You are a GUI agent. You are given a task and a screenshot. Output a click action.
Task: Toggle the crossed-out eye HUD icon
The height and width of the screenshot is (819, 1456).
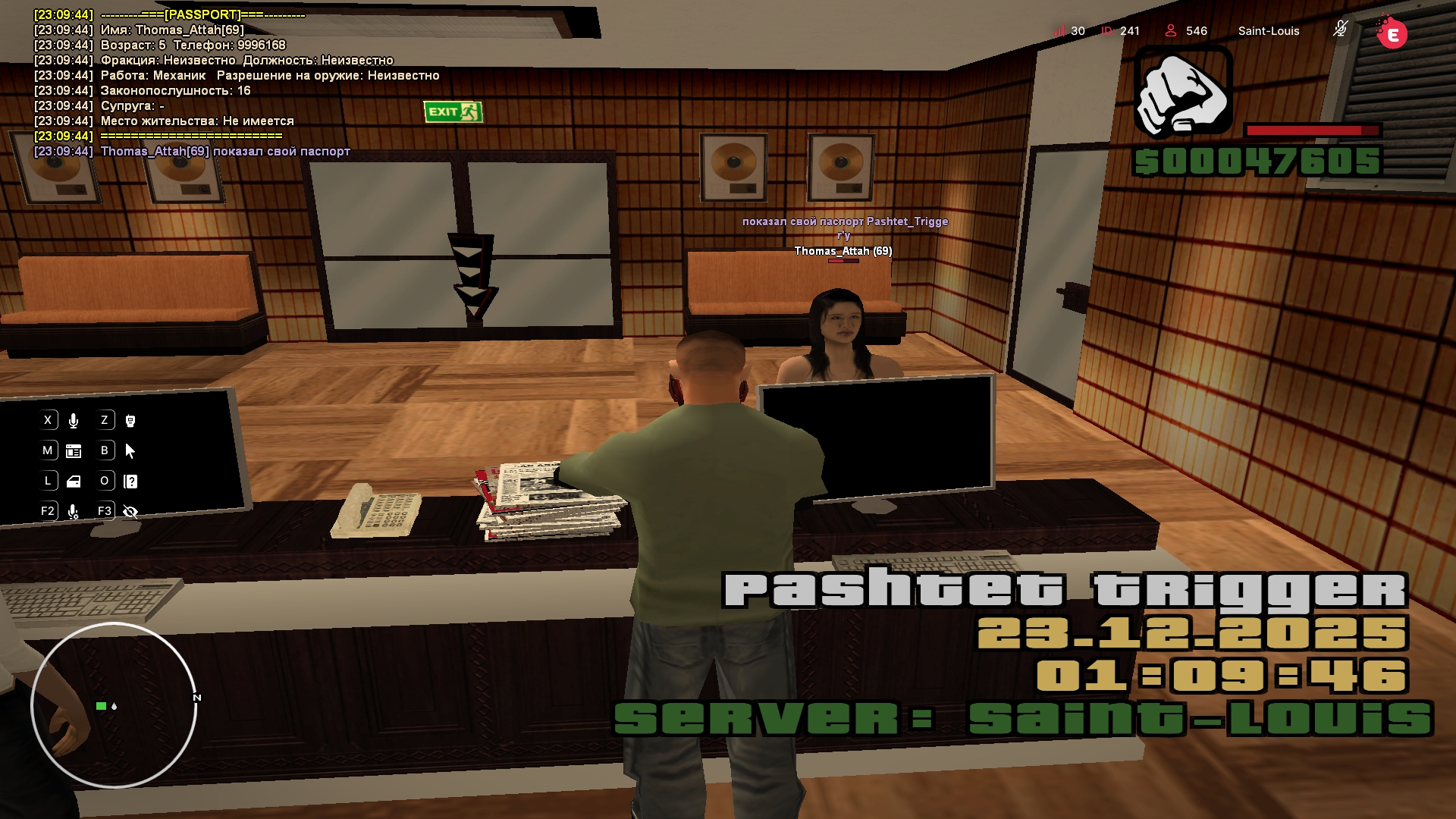coord(130,512)
